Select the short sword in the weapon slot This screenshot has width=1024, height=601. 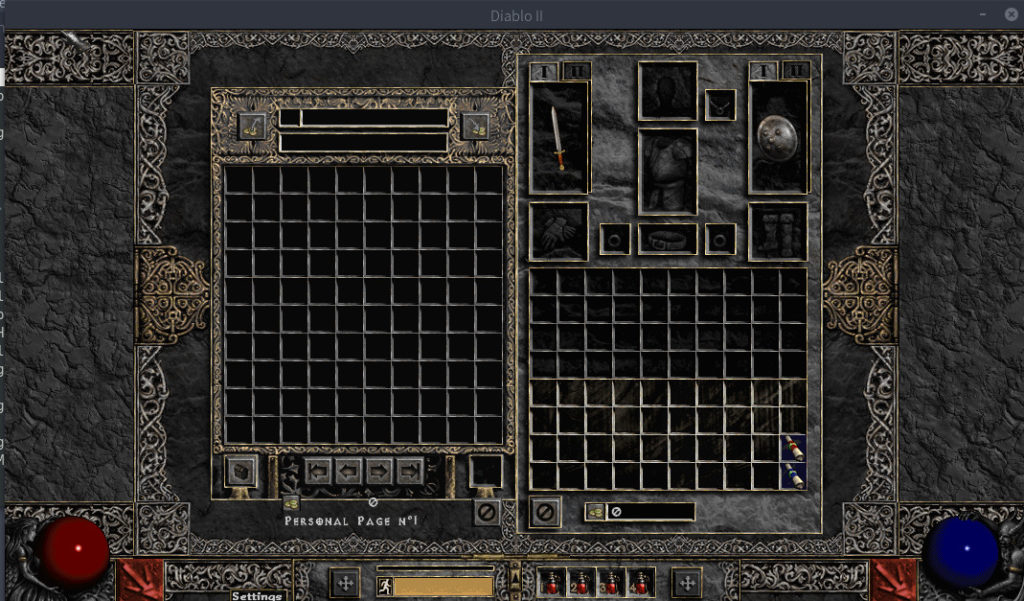[559, 137]
